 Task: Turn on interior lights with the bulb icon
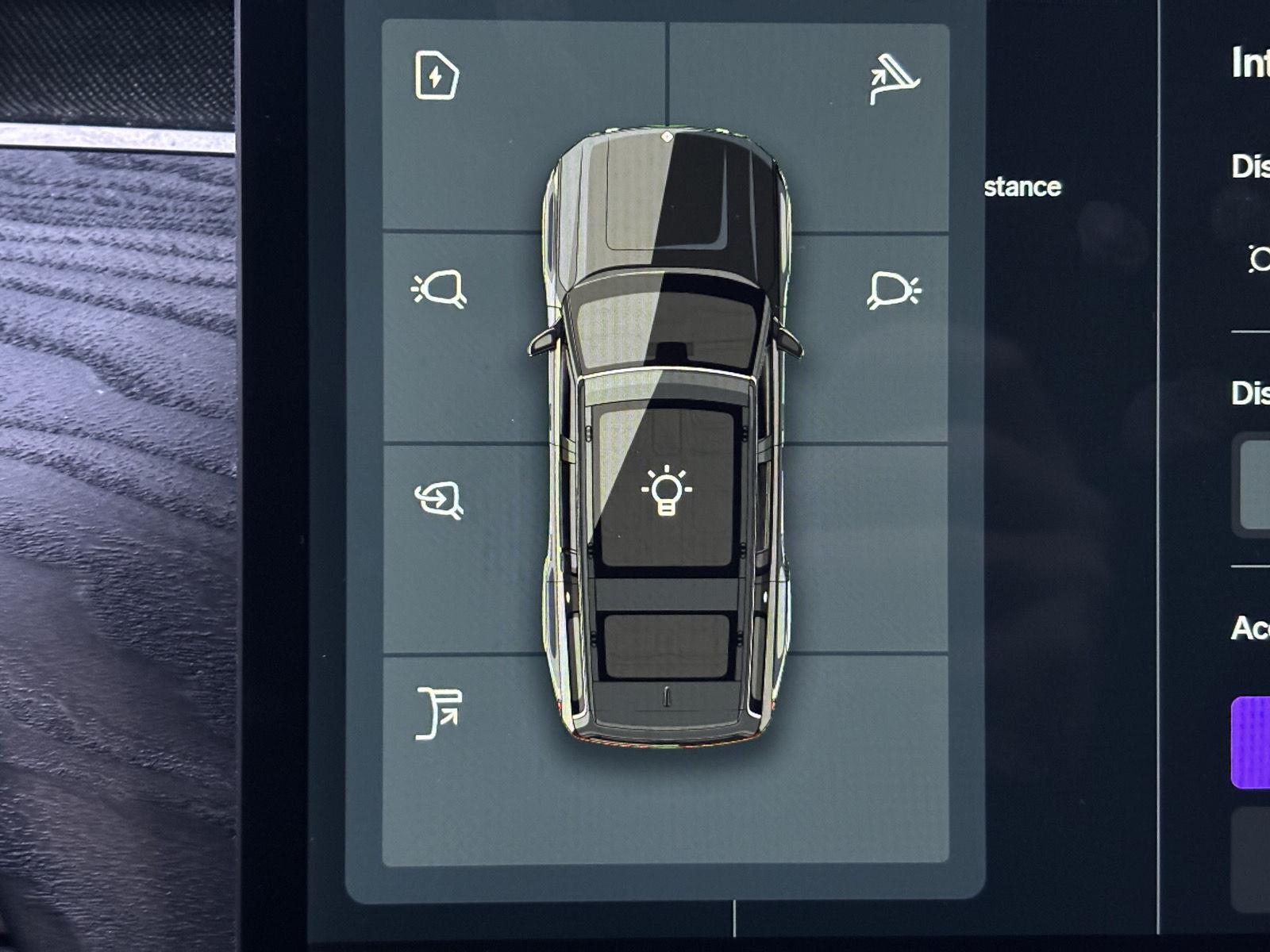click(x=666, y=491)
